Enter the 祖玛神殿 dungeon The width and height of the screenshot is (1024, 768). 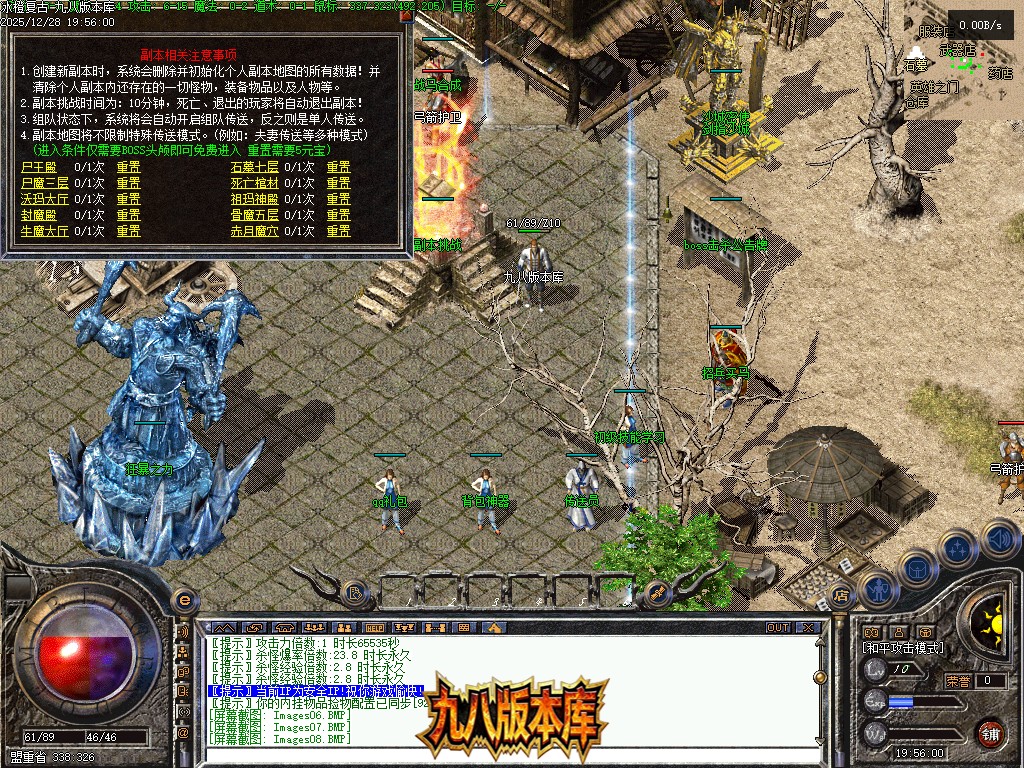[x=255, y=199]
